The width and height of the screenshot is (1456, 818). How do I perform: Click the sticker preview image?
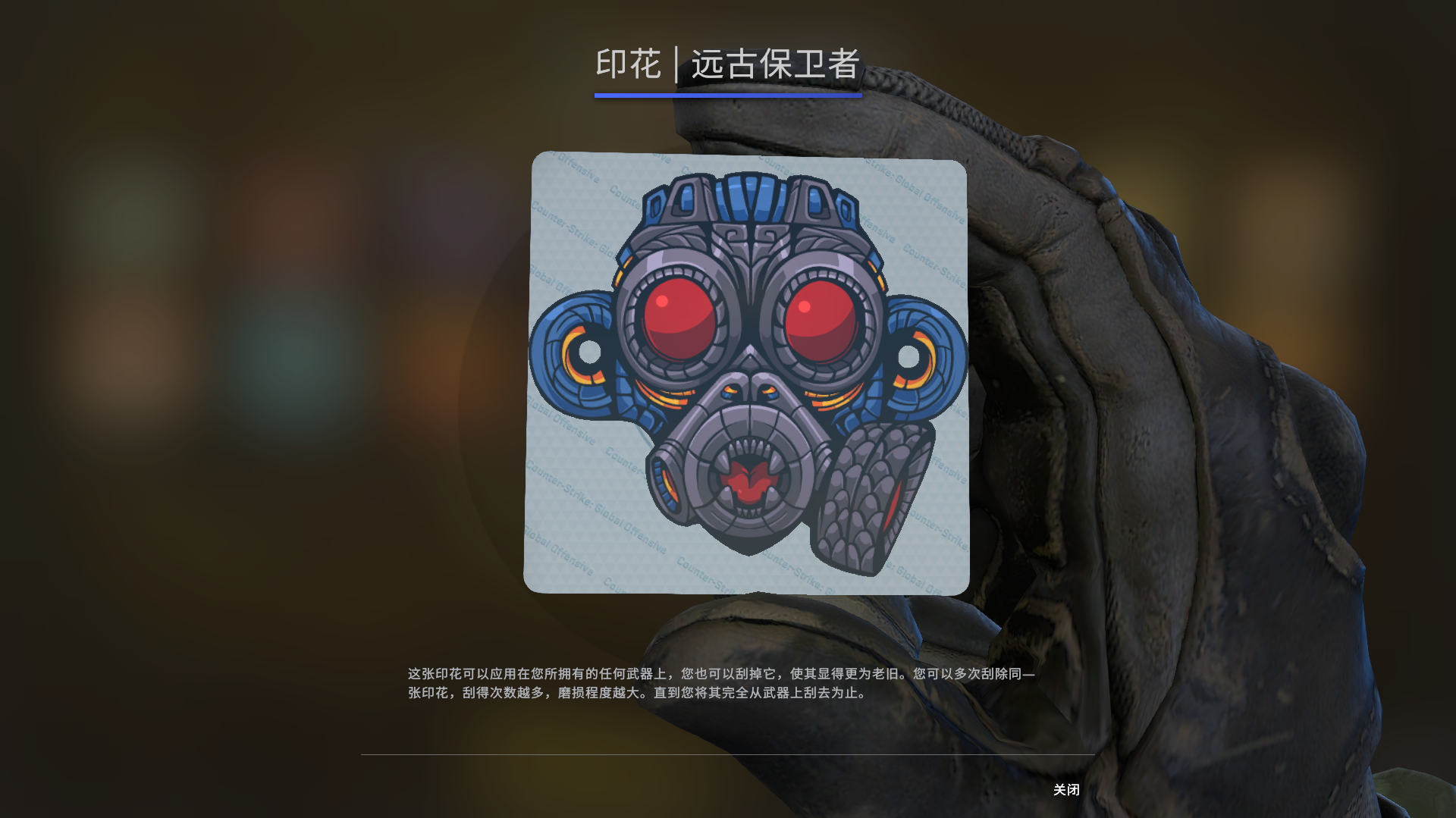coord(747,371)
